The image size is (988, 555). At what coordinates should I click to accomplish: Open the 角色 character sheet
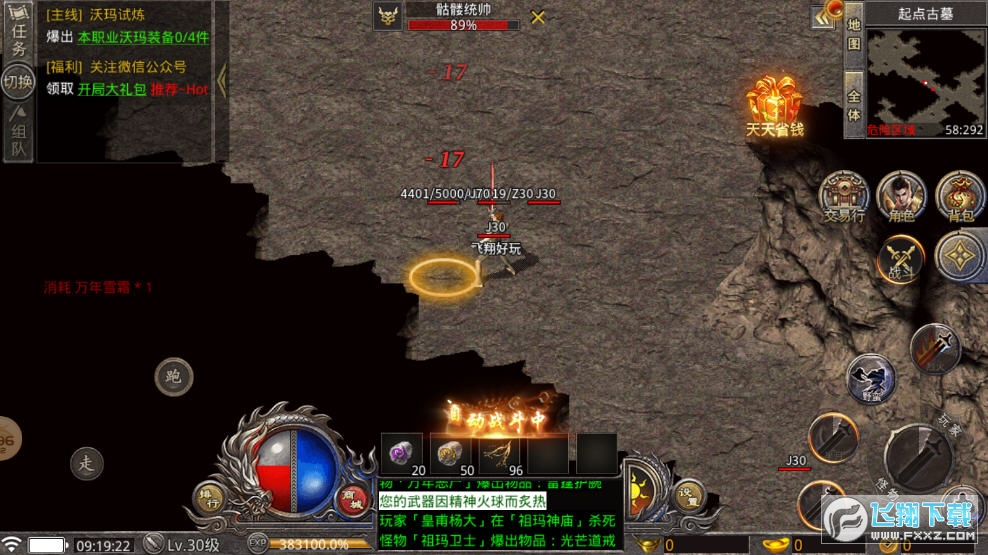coord(900,195)
